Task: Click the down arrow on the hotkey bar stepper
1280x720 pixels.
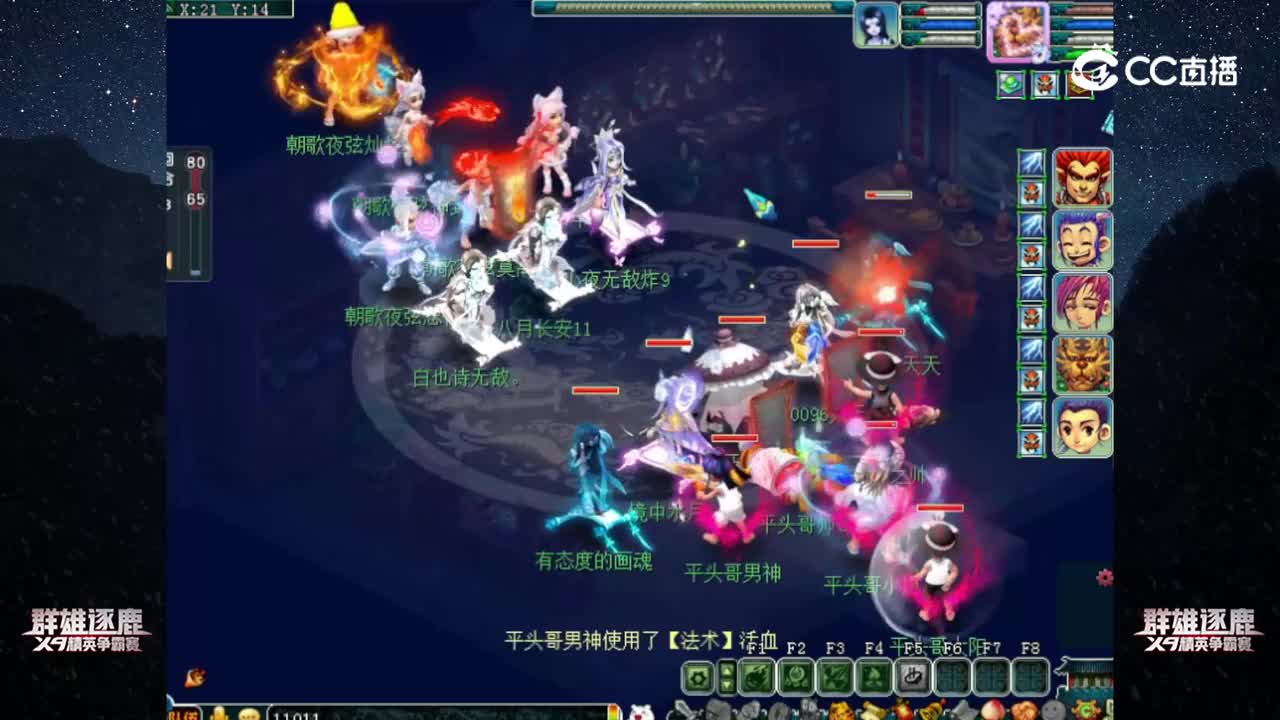Action: [725, 684]
